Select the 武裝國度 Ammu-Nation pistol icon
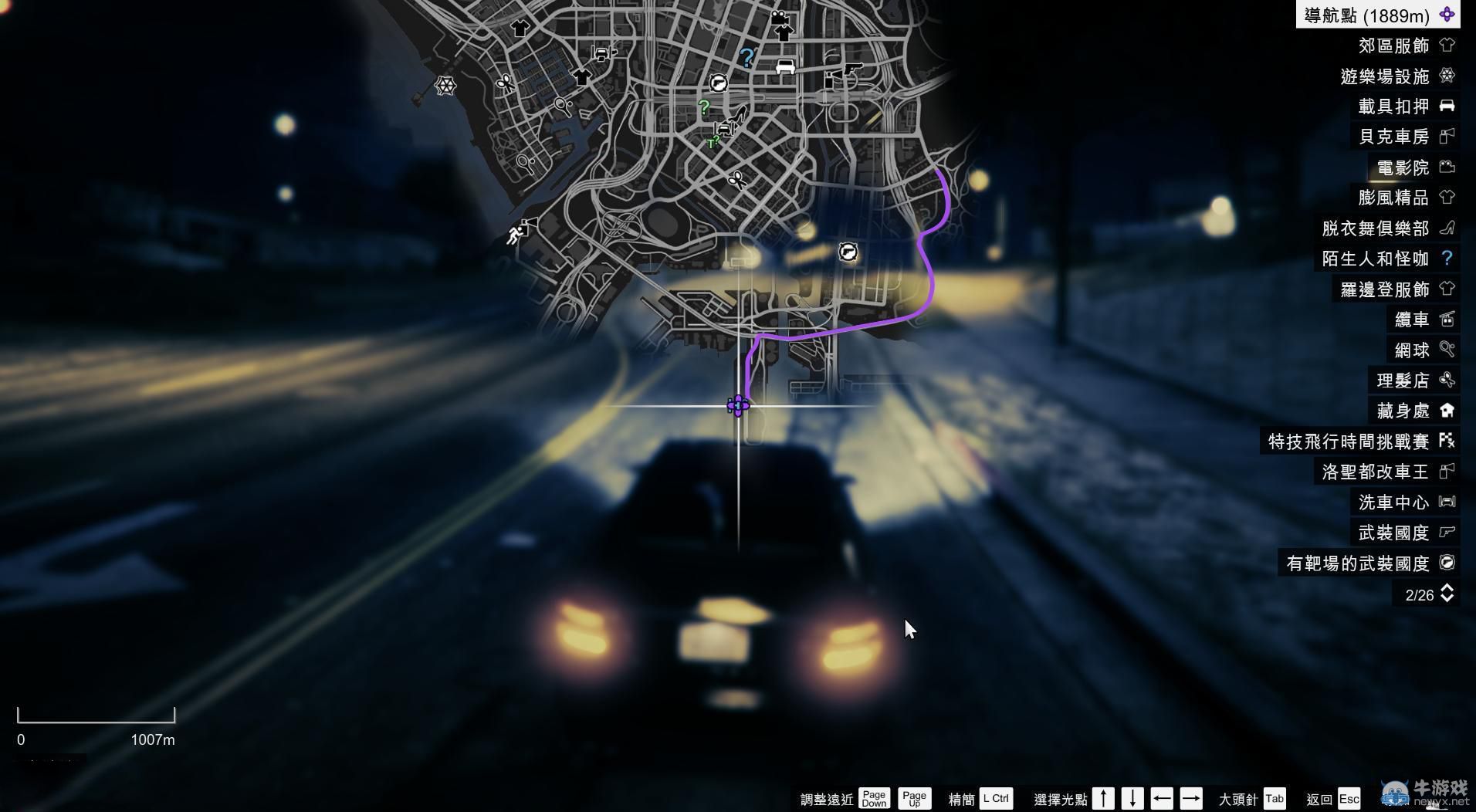This screenshot has height=812, width=1476. pos(1447,533)
